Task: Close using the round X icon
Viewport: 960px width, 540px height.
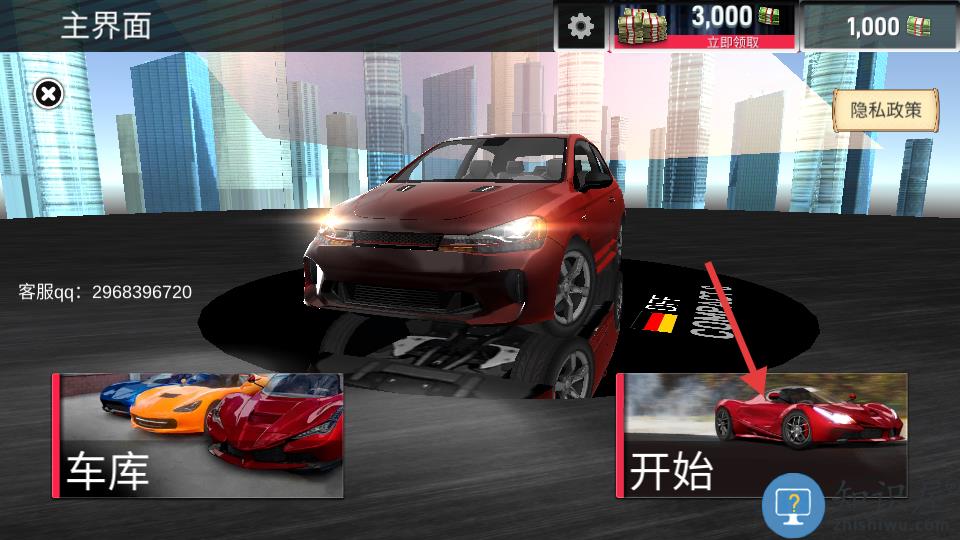Action: click(48, 94)
